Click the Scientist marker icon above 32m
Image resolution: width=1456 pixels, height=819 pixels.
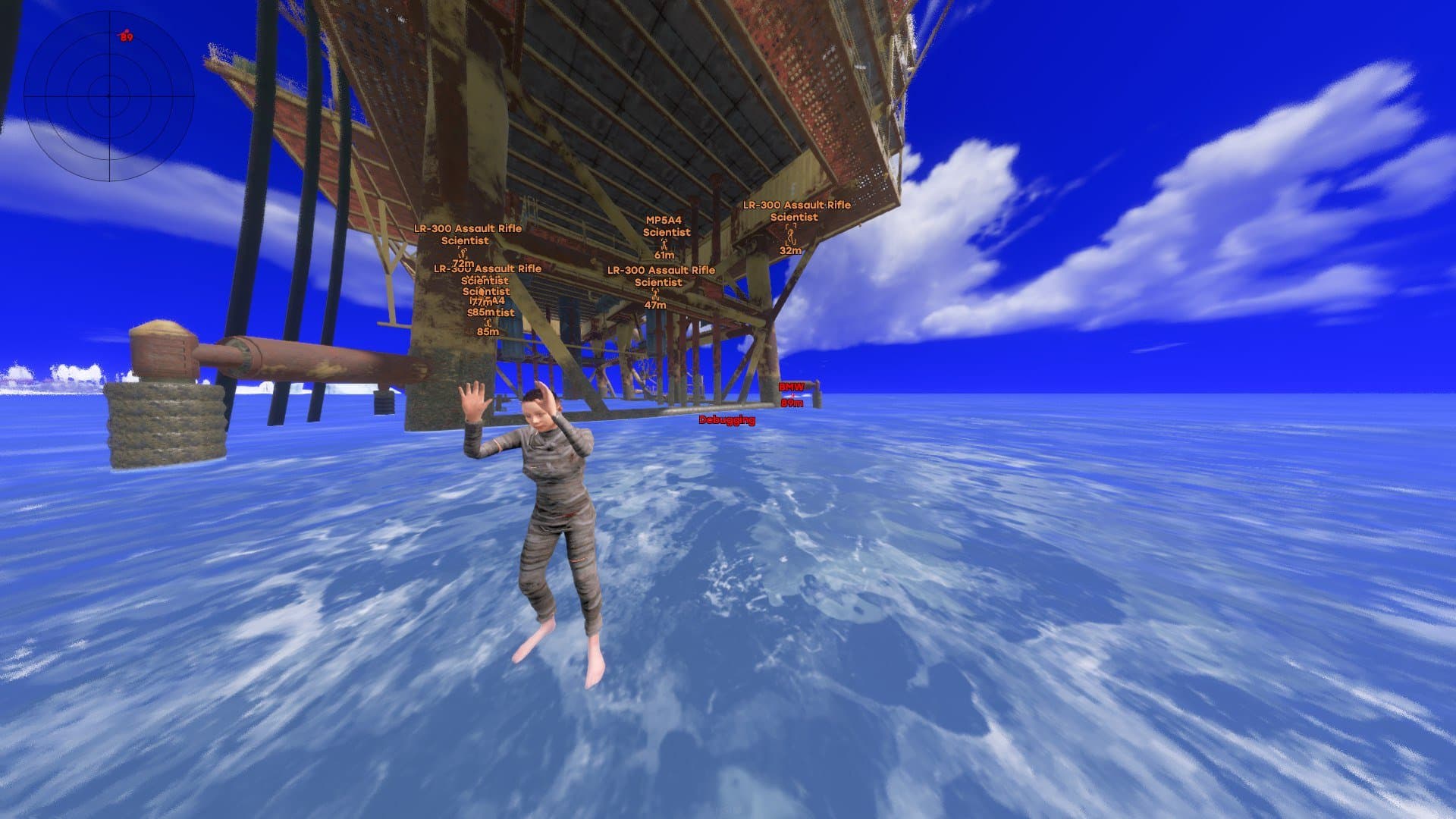coord(790,236)
